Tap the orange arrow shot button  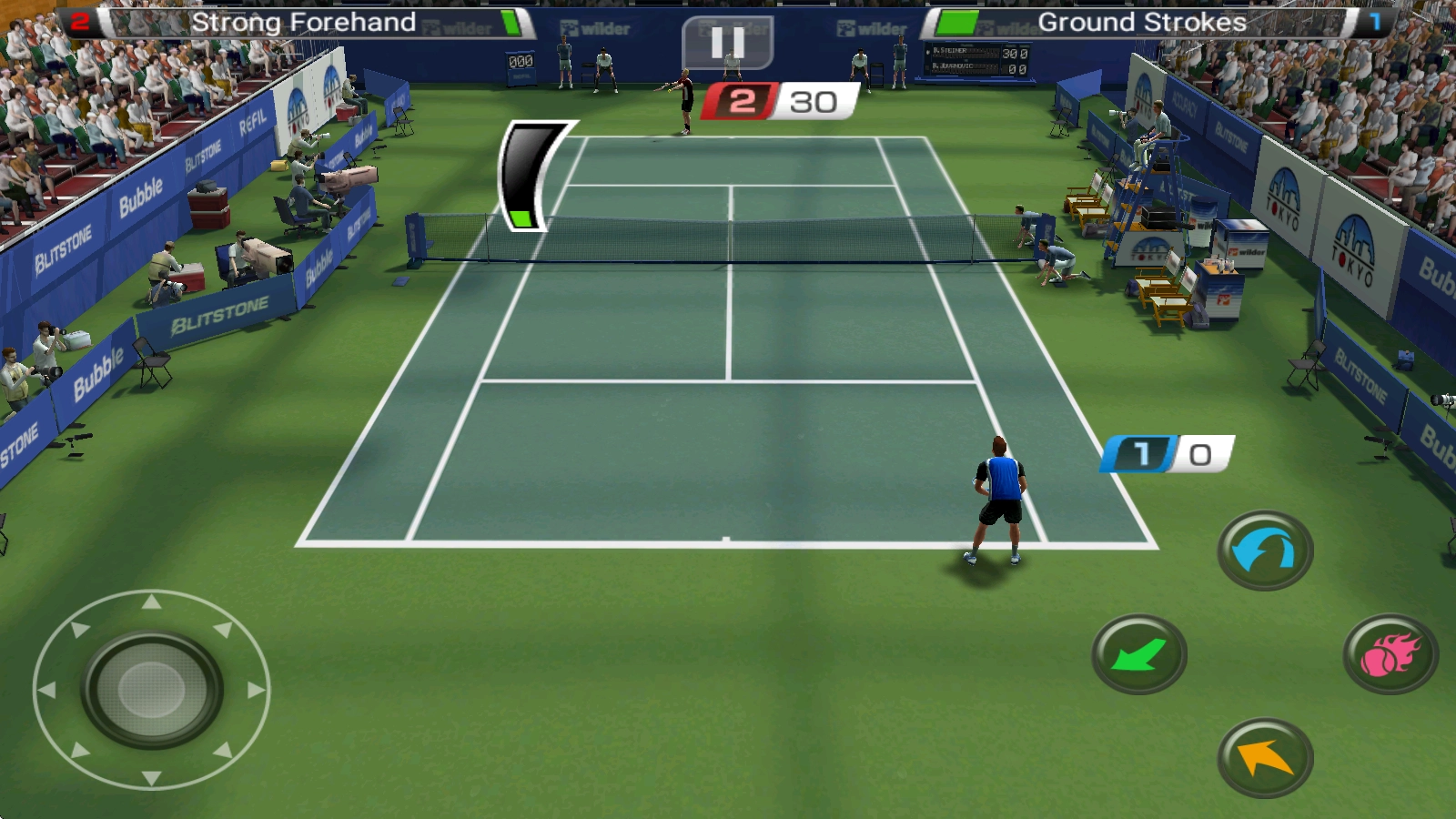1265,757
